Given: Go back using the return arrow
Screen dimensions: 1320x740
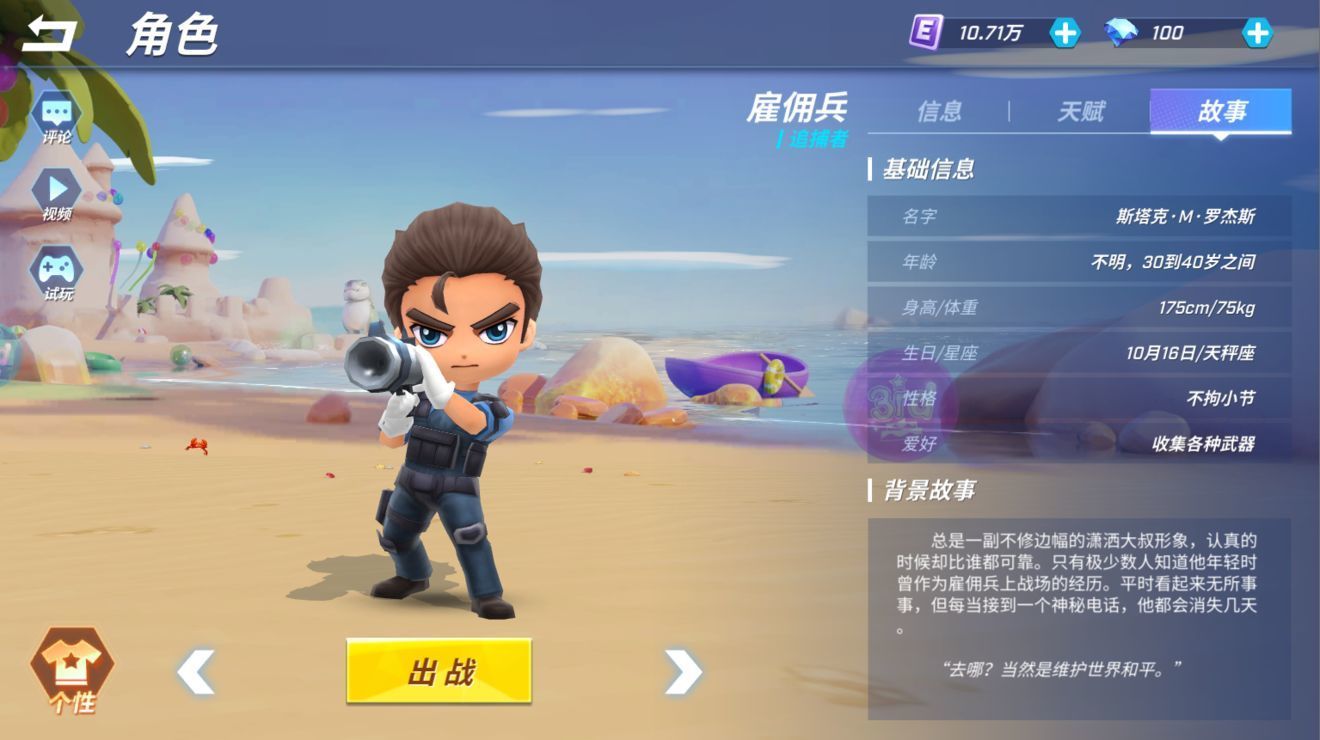Looking at the screenshot, I should click(48, 34).
